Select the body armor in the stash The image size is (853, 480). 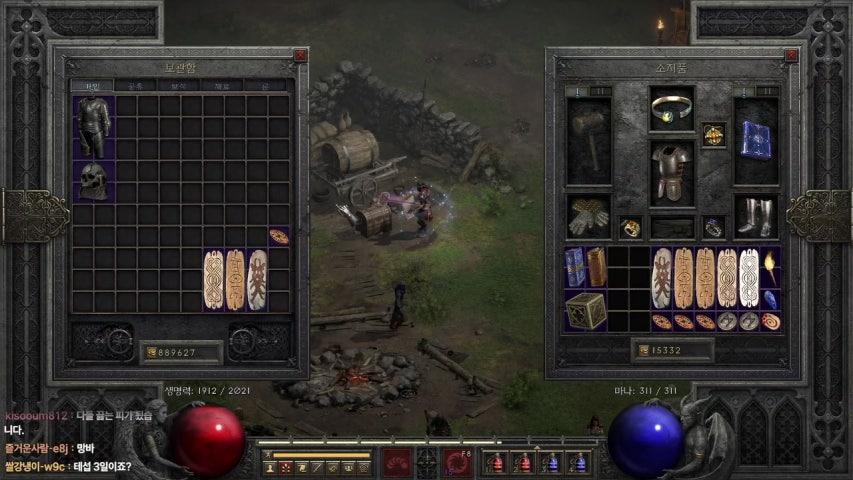click(x=93, y=127)
